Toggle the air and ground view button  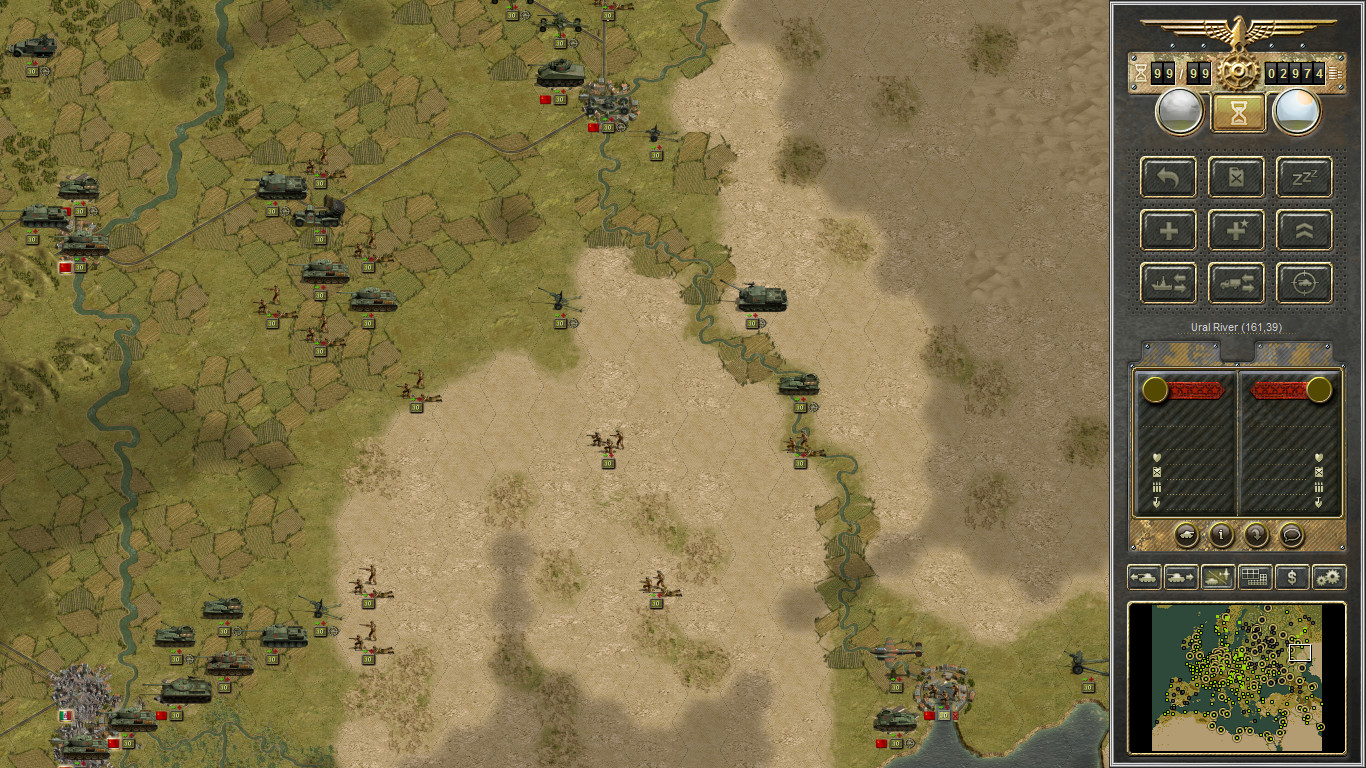click(1218, 577)
